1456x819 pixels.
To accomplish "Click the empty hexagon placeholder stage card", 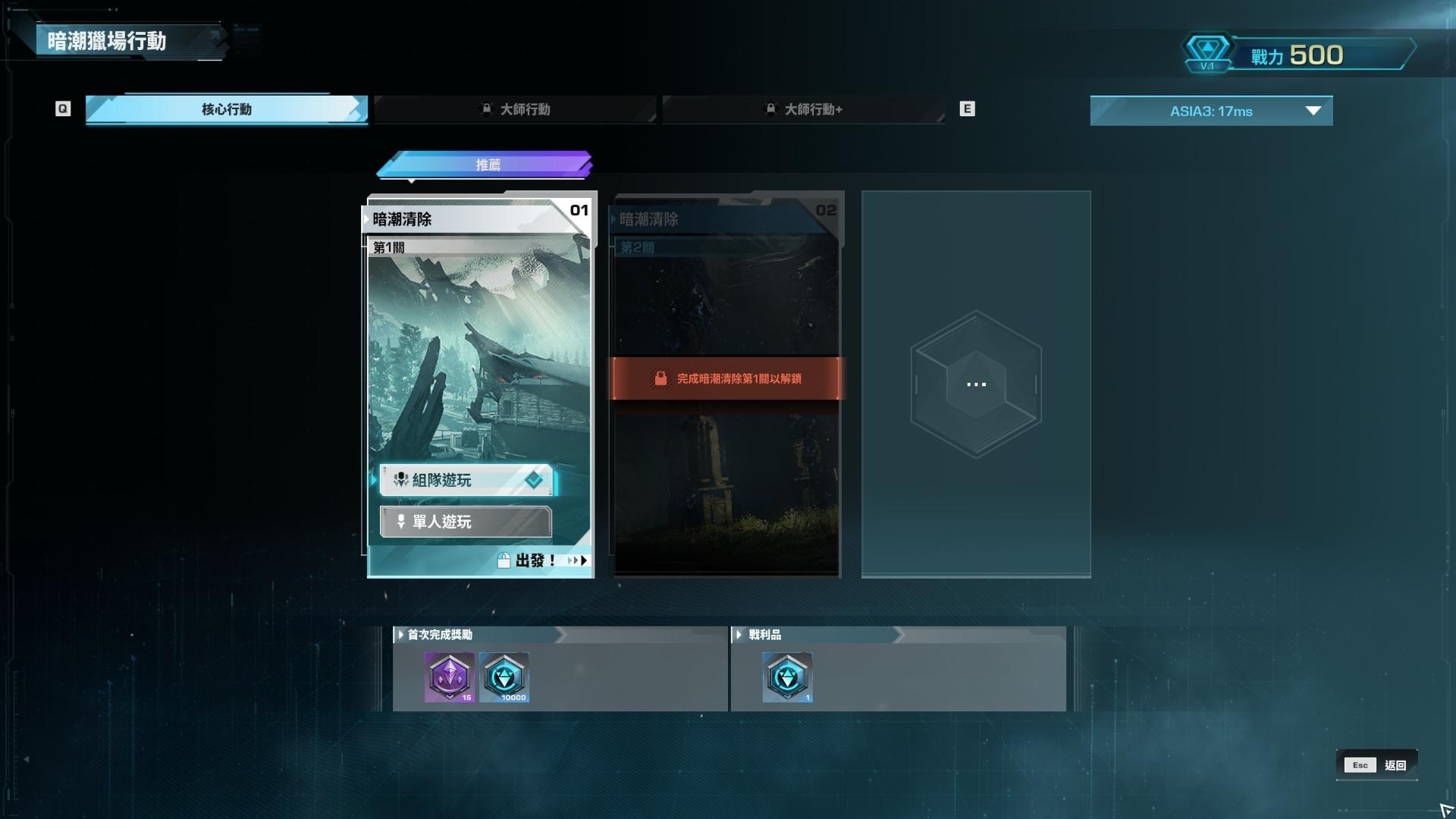I will click(976, 384).
